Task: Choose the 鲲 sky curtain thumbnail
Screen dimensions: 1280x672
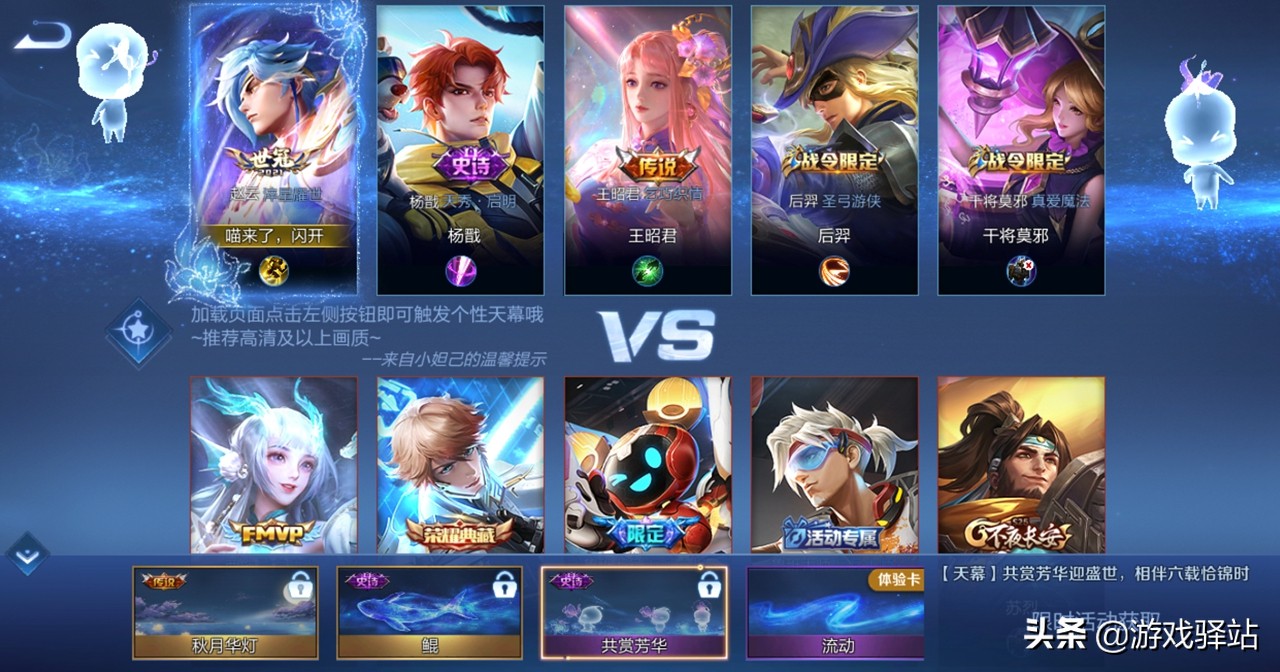Action: point(429,613)
